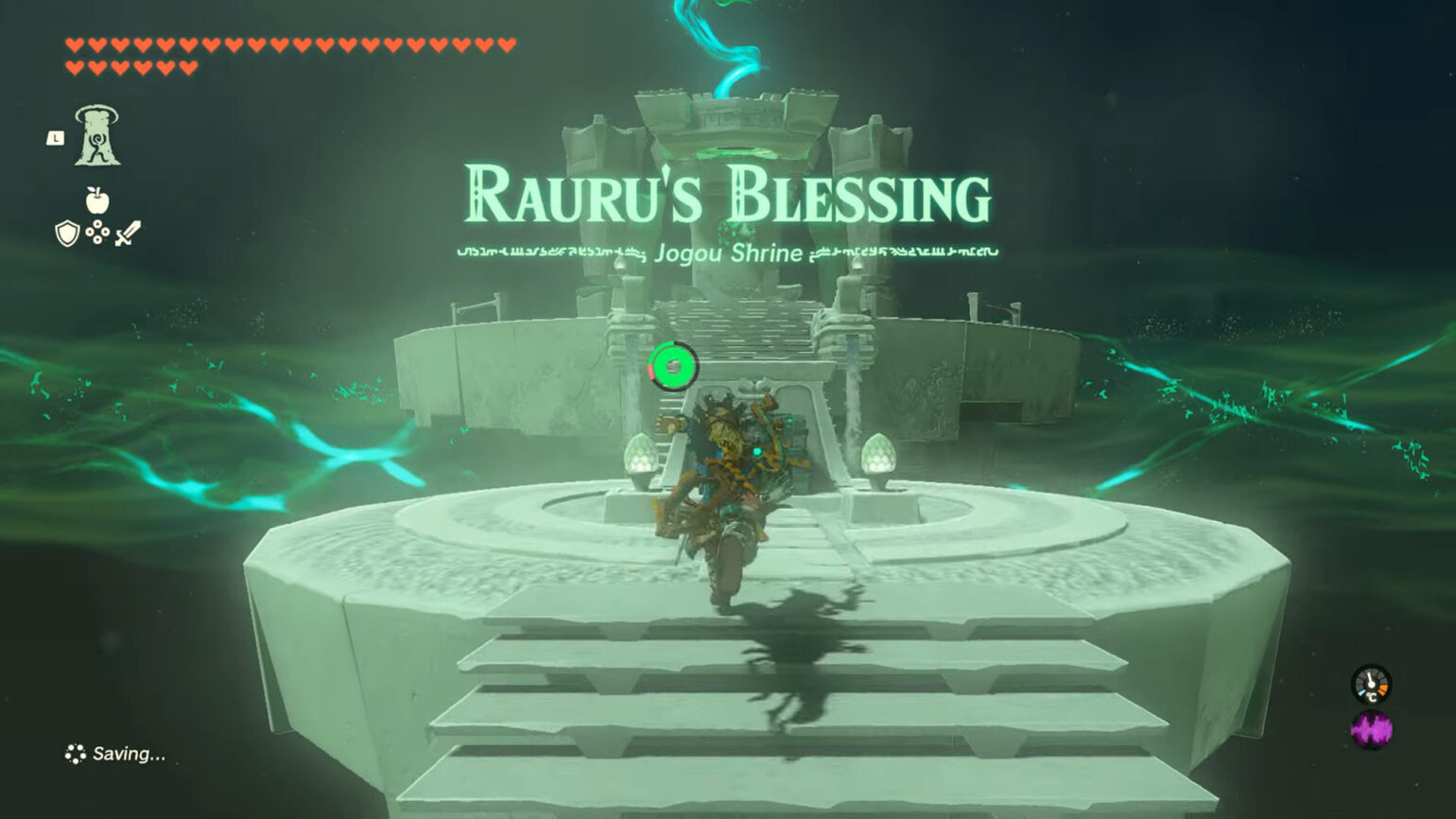The height and width of the screenshot is (819, 1456).
Task: Click the temperature gauge icon
Action: (x=1372, y=685)
